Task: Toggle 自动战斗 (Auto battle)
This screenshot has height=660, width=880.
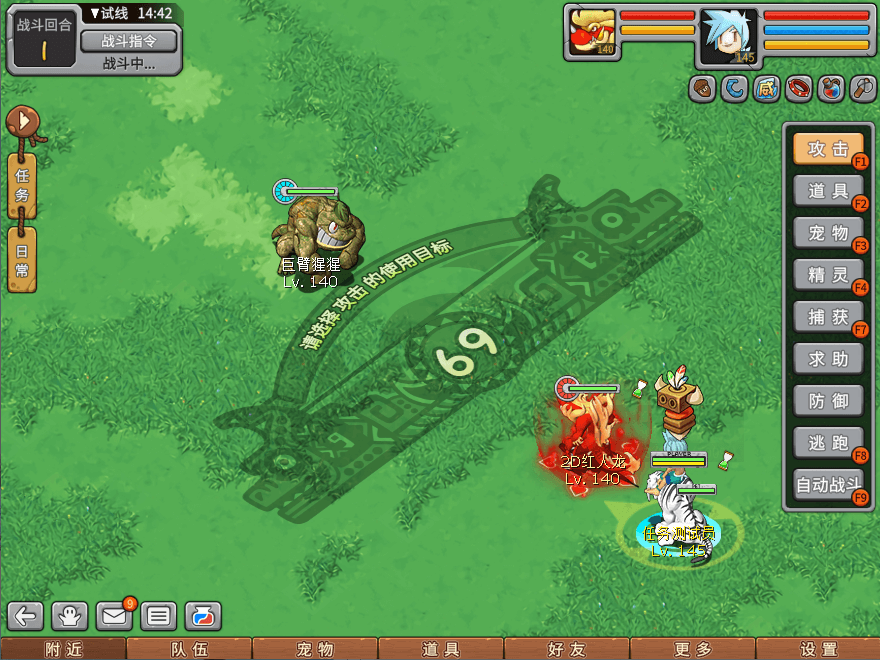Action: (828, 486)
